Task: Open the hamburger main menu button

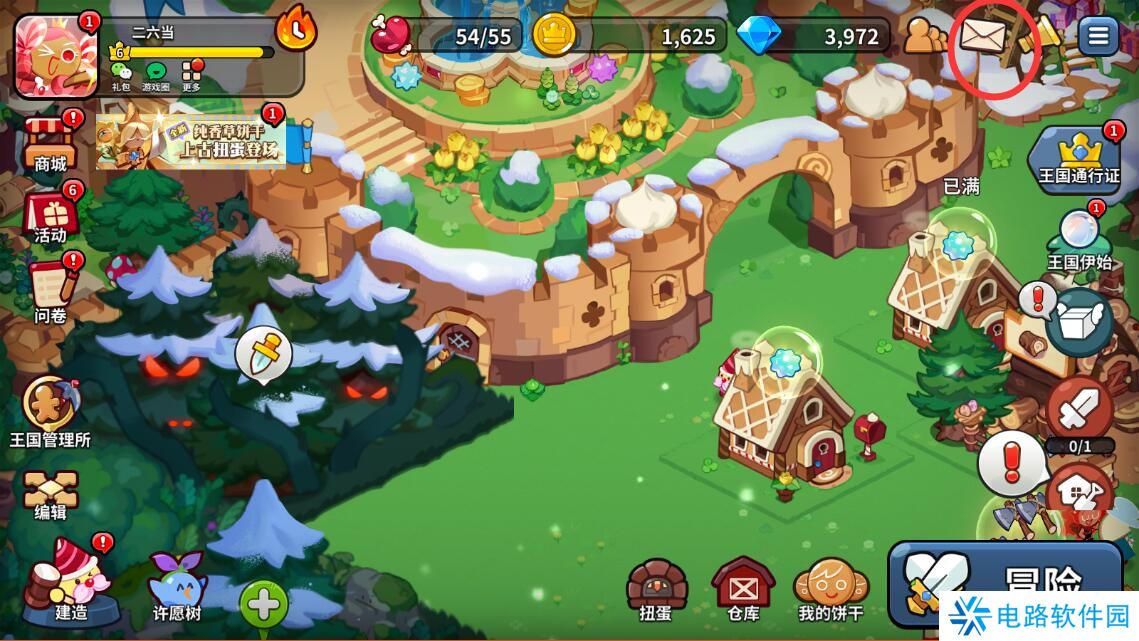Action: pyautogui.click(x=1098, y=37)
